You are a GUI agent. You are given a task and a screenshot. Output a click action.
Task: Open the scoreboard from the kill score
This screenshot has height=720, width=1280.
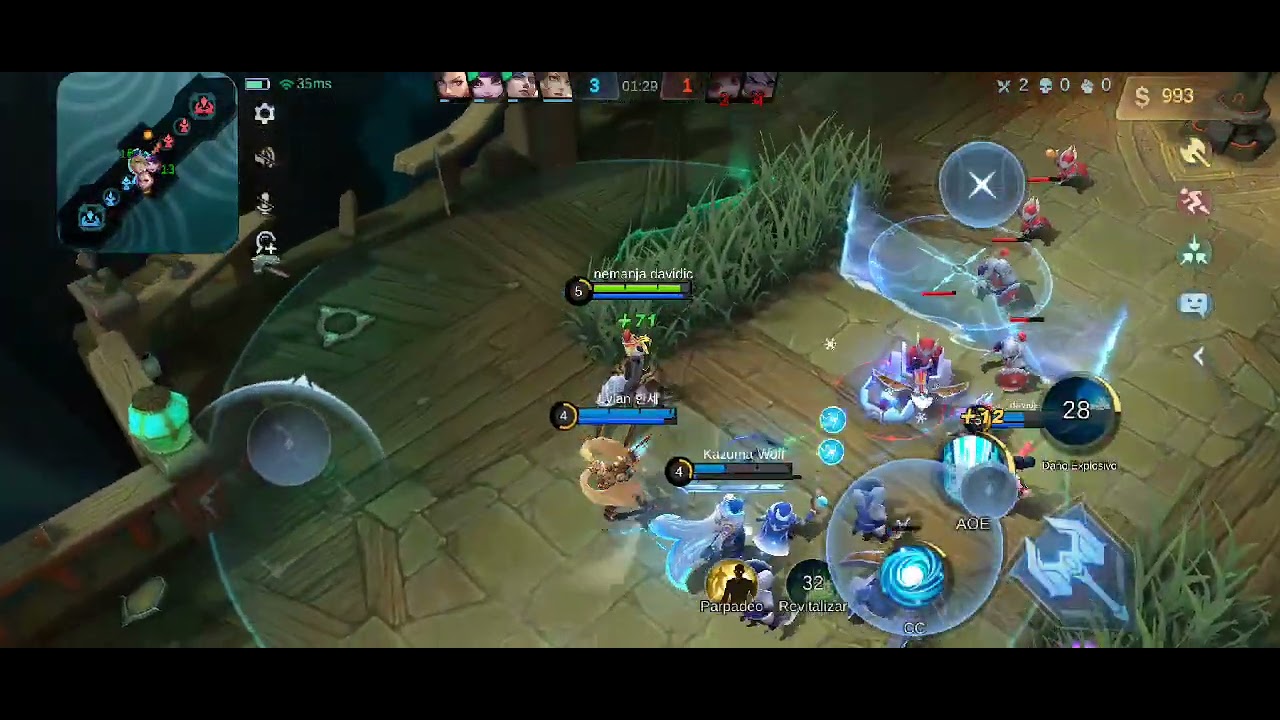[640, 86]
